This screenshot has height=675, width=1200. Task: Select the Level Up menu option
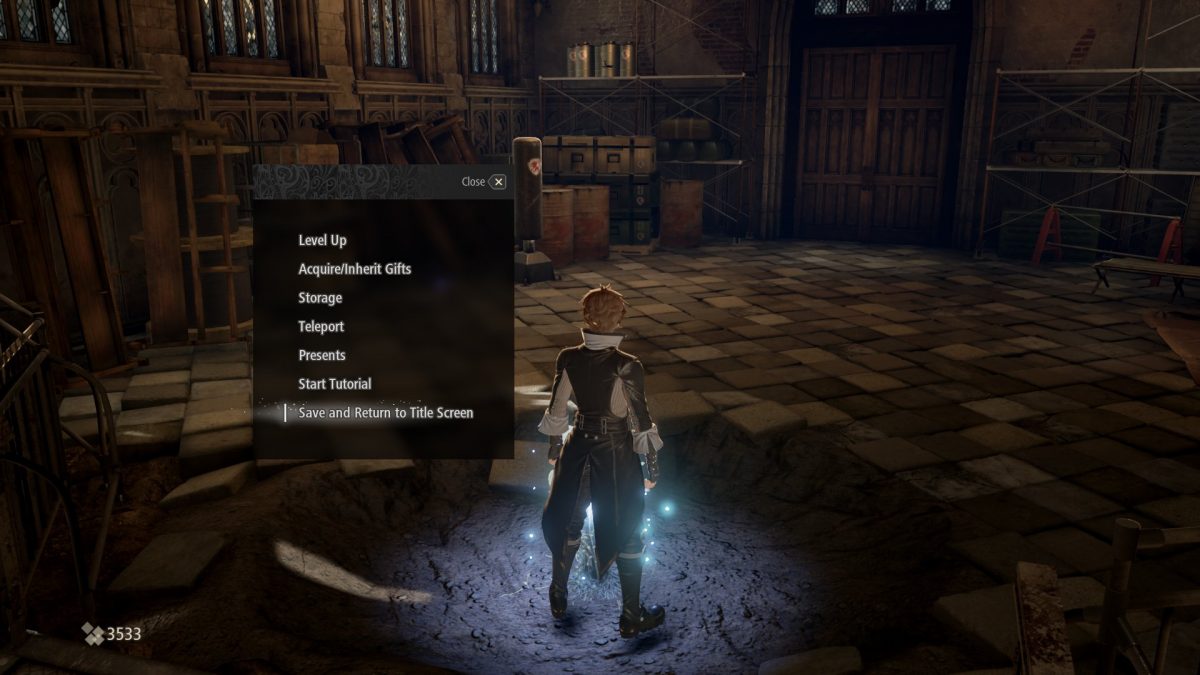click(x=322, y=240)
